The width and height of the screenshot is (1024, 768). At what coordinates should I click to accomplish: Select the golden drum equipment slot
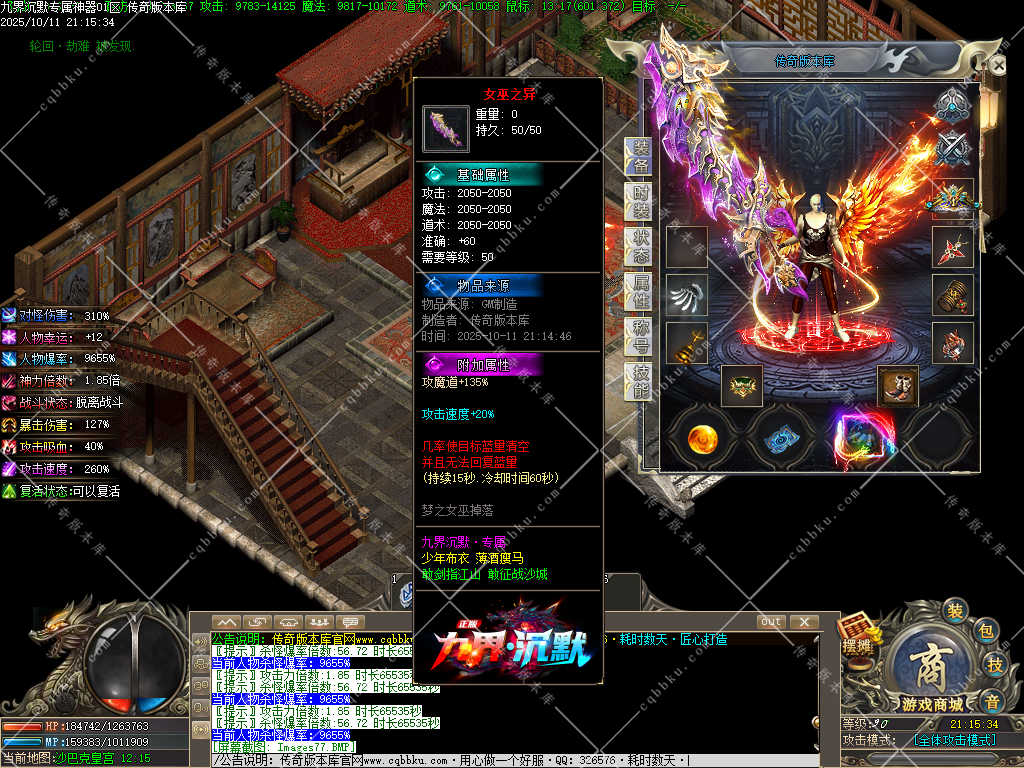click(952, 295)
